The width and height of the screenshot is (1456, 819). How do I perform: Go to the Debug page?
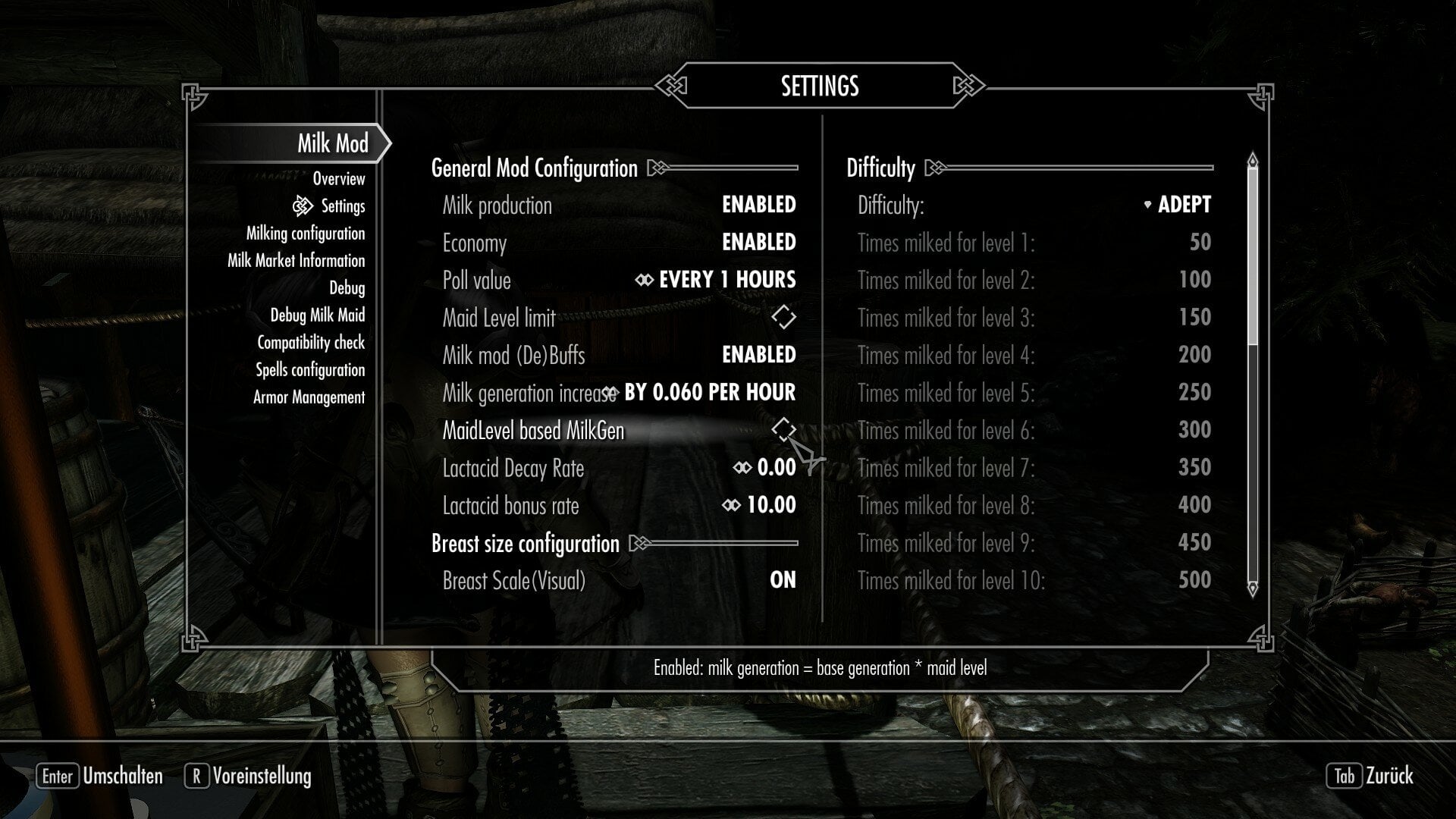[347, 288]
